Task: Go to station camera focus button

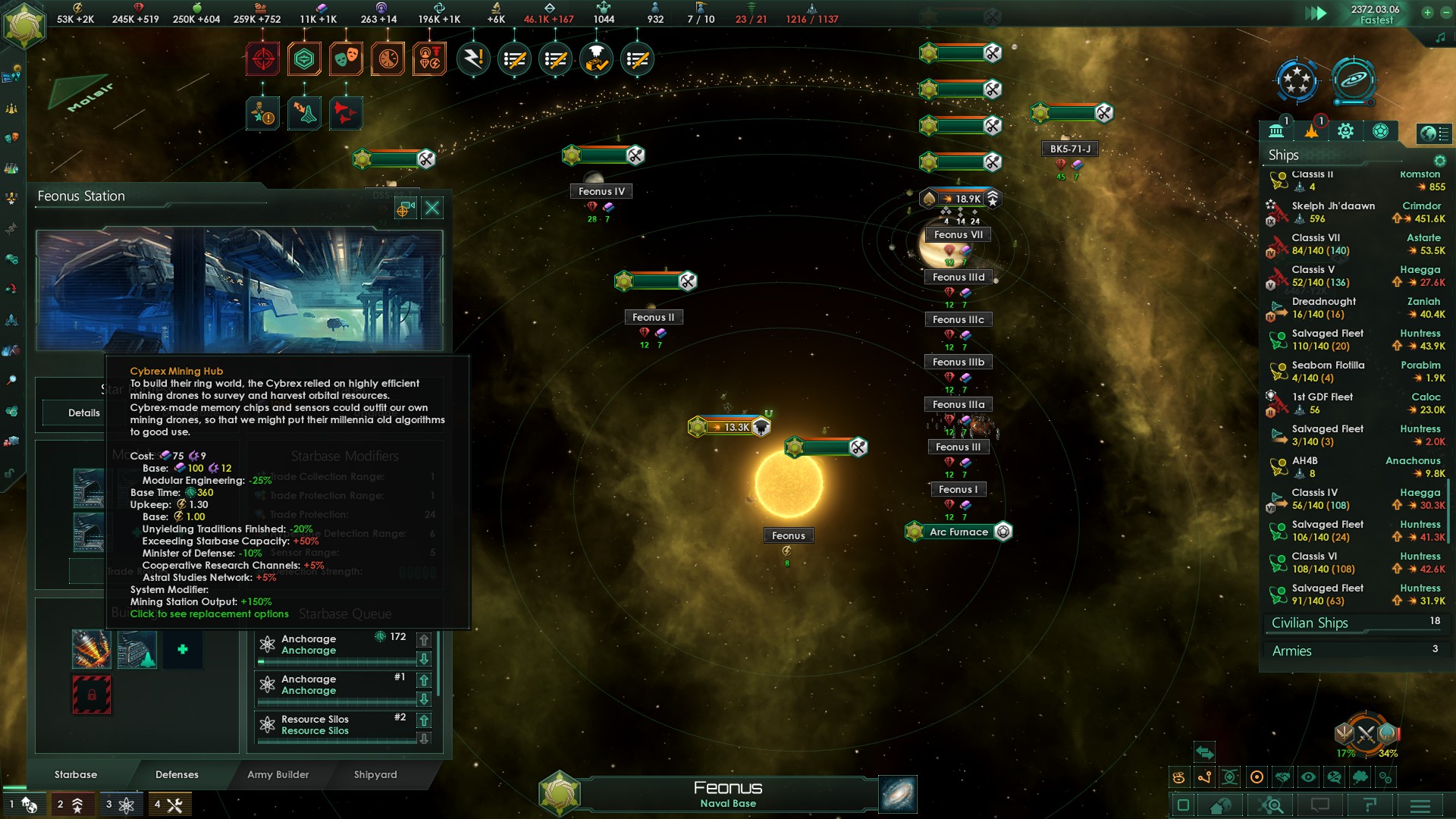Action: pyautogui.click(x=403, y=209)
